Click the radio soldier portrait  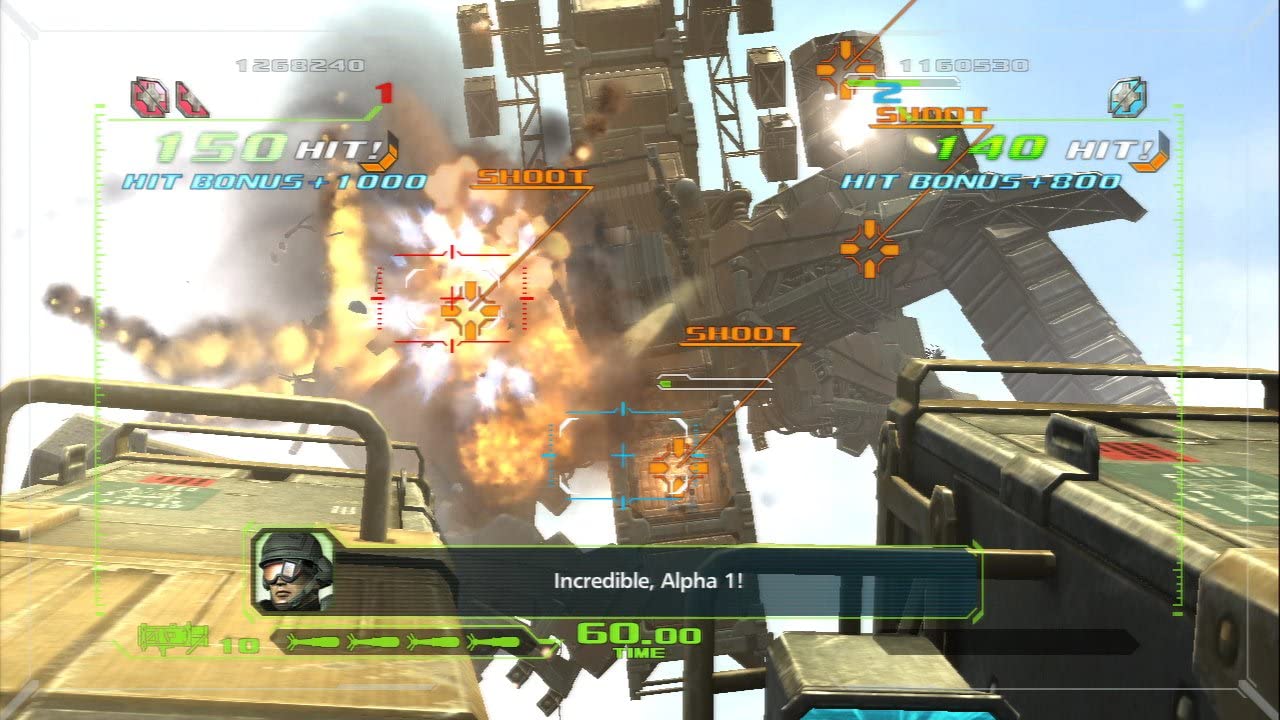(292, 571)
